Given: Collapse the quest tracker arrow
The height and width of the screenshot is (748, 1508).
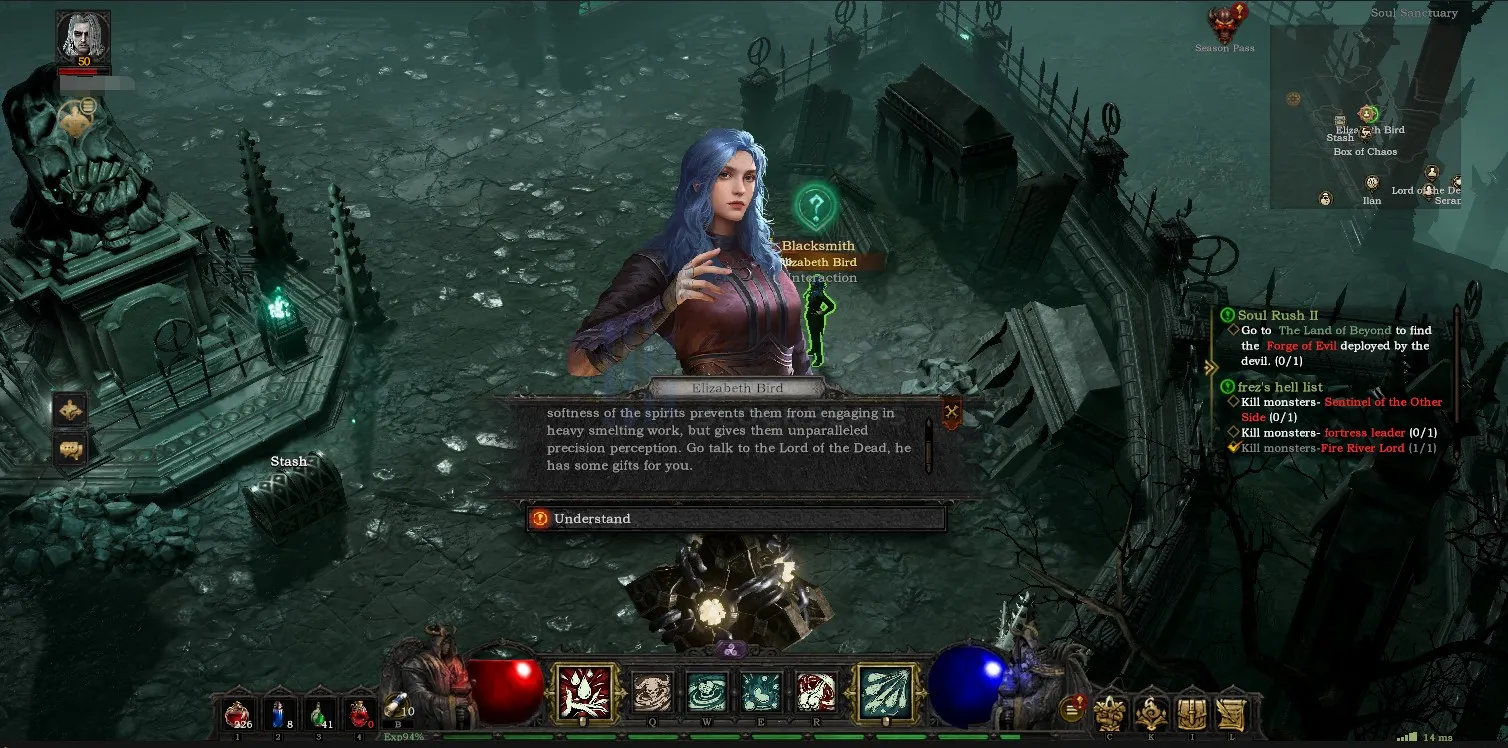Looking at the screenshot, I should [1211, 367].
